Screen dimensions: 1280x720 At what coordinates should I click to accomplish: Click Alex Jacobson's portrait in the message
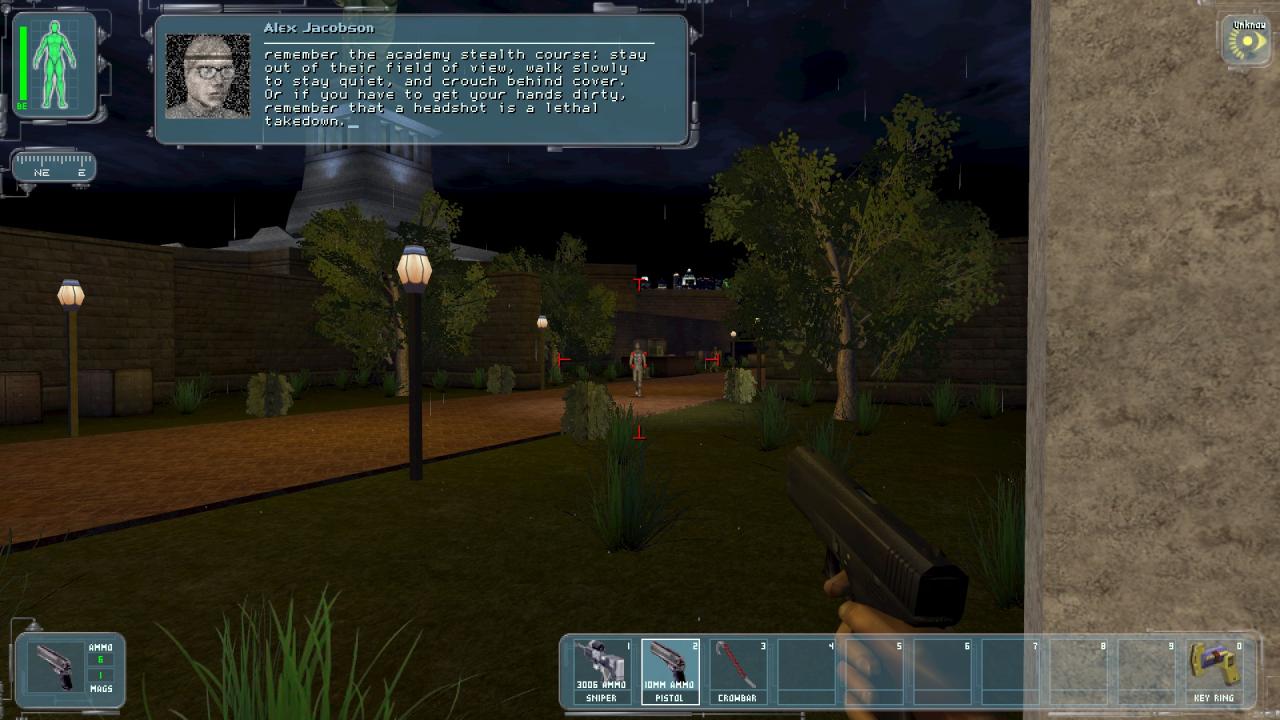coord(208,77)
